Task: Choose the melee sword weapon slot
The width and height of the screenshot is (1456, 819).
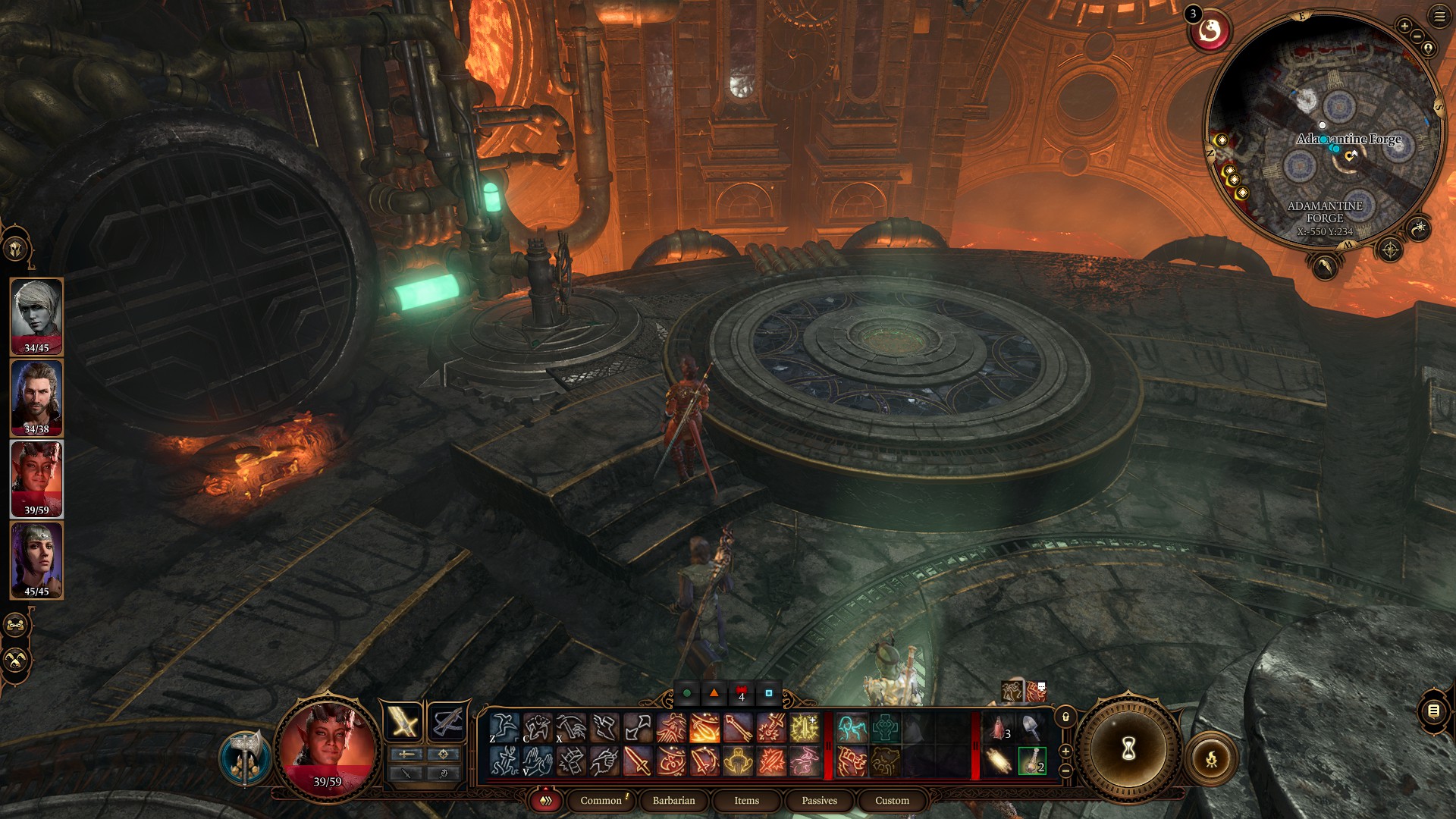Action: point(403,722)
